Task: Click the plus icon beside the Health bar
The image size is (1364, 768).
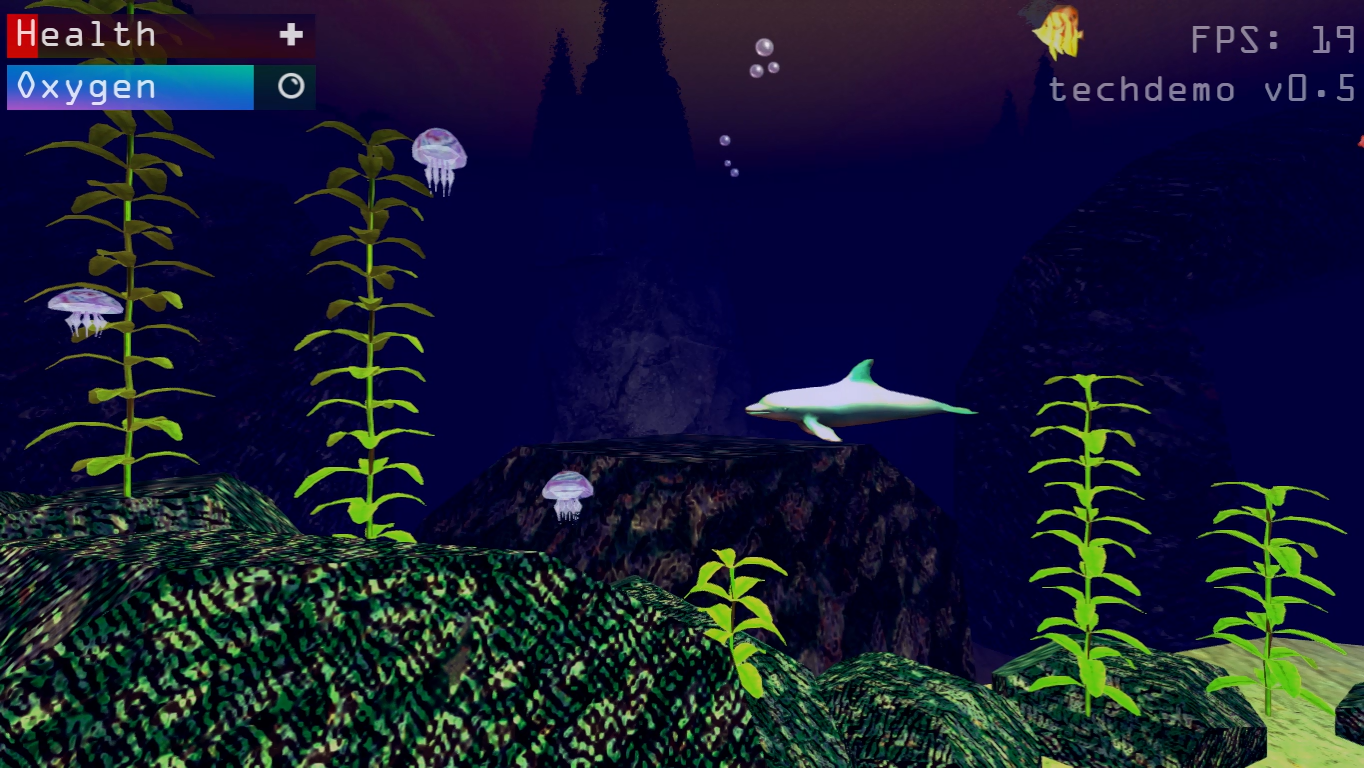Action: 289,34
